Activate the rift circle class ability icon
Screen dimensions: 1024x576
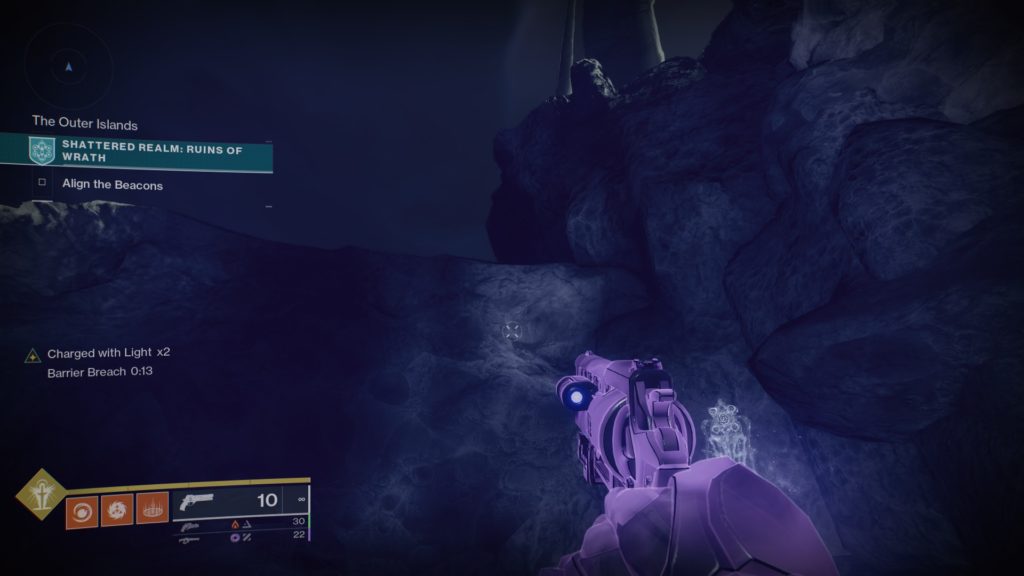(152, 510)
